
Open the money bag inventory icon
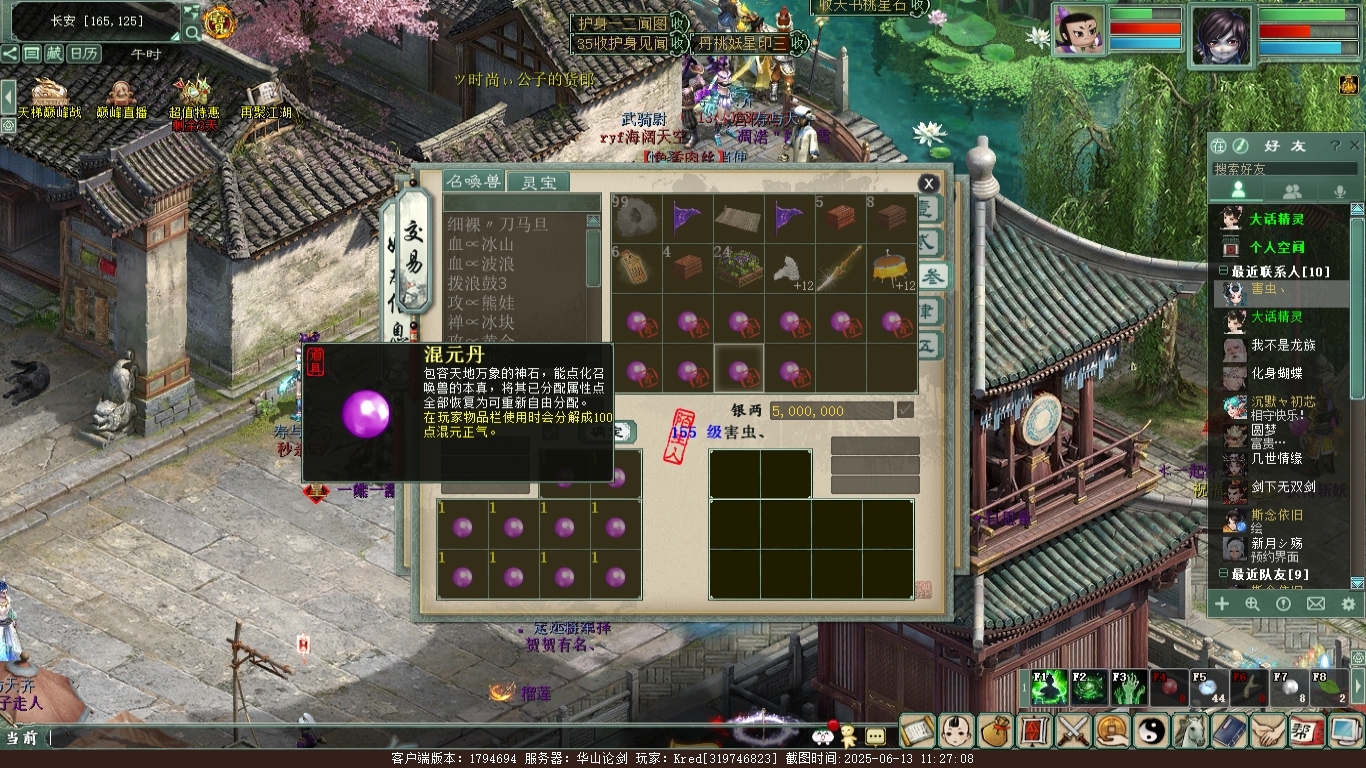pyautogui.click(x=995, y=731)
